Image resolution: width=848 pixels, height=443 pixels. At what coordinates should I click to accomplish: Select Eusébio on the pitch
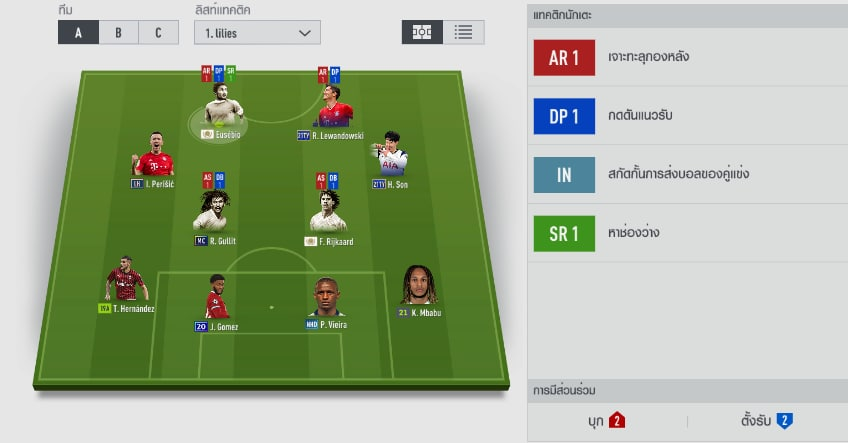click(x=218, y=108)
